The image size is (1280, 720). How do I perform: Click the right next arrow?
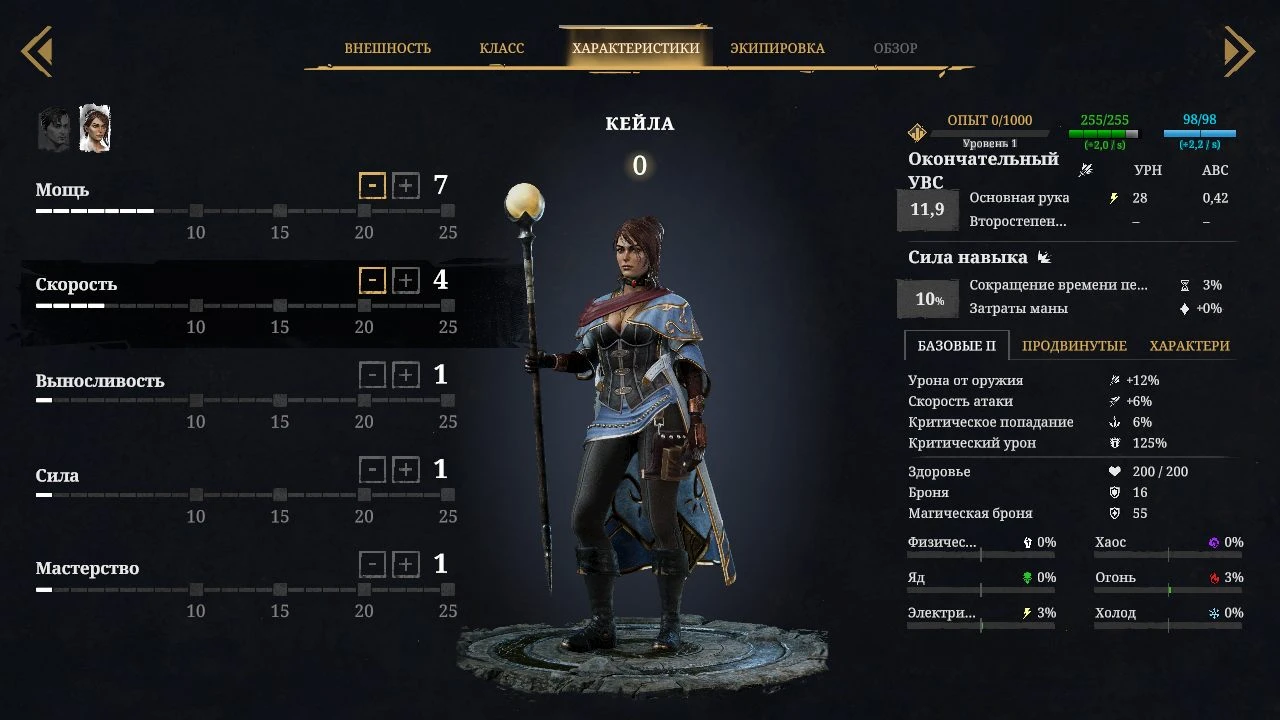click(x=1238, y=50)
